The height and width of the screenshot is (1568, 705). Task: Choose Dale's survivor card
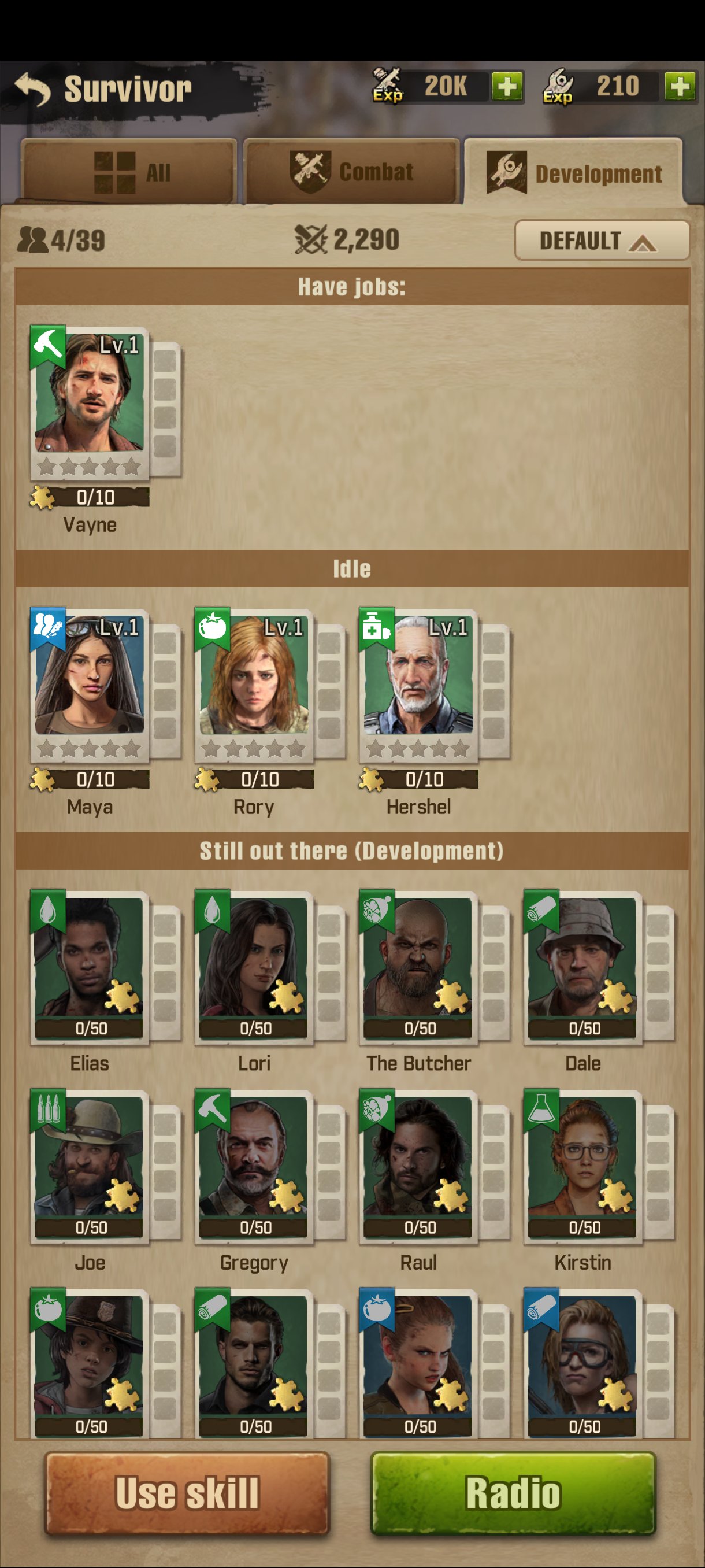[x=582, y=967]
